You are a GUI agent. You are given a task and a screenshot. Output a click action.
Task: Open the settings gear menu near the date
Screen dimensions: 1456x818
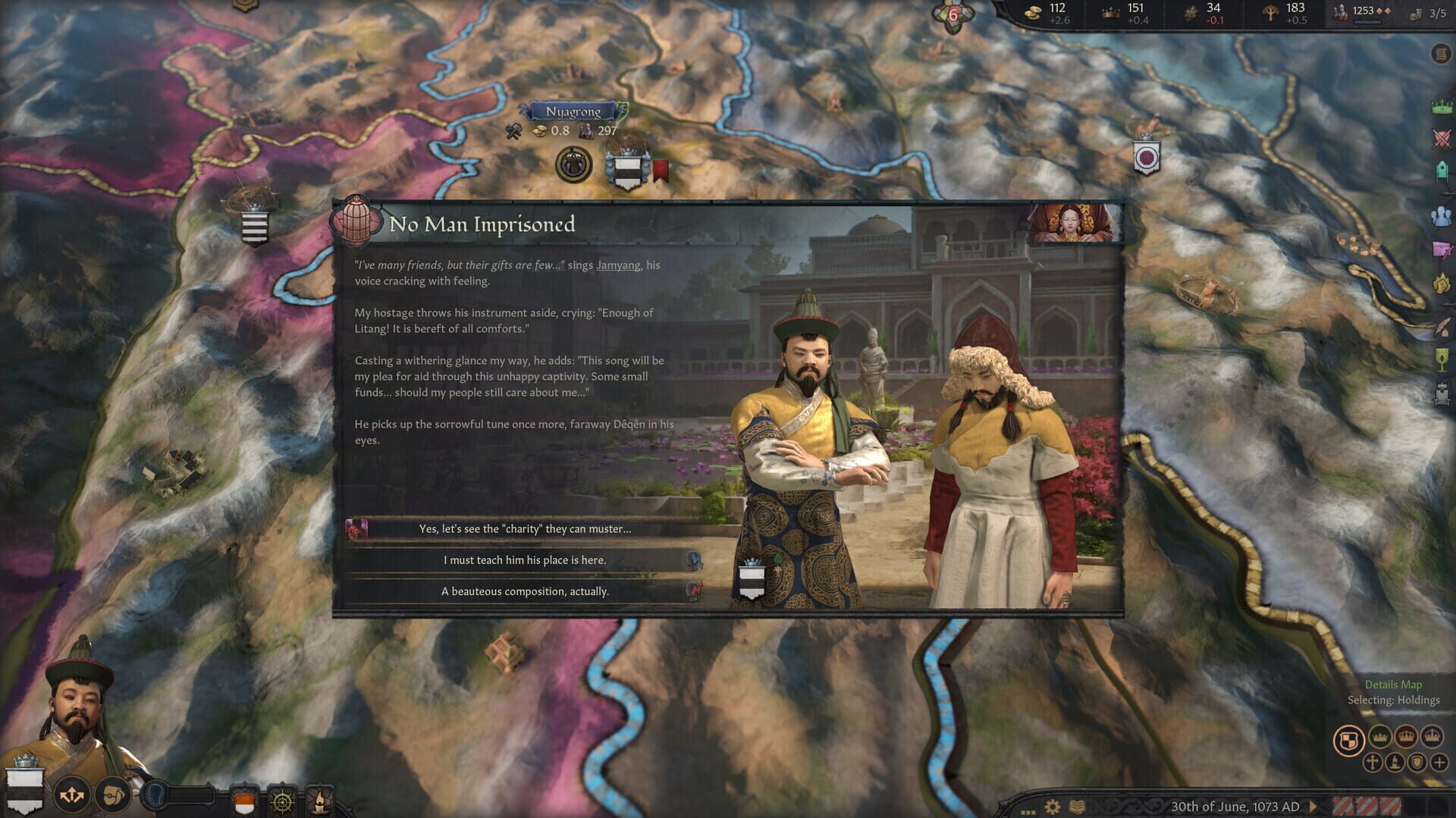coord(1053,807)
